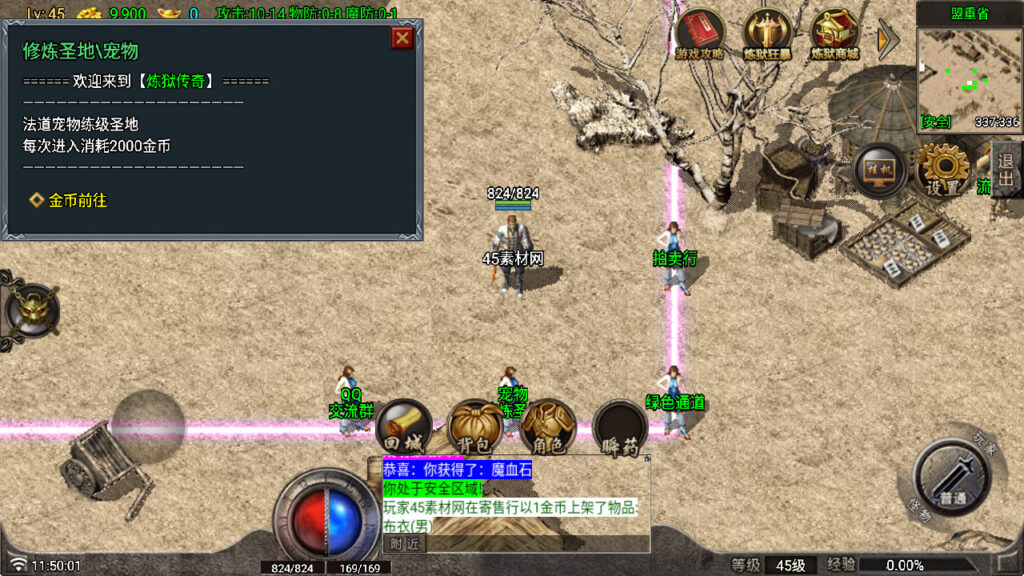Close the 修炼圣地 dialog with the red X
Image resolution: width=1024 pixels, height=576 pixels.
tap(402, 38)
